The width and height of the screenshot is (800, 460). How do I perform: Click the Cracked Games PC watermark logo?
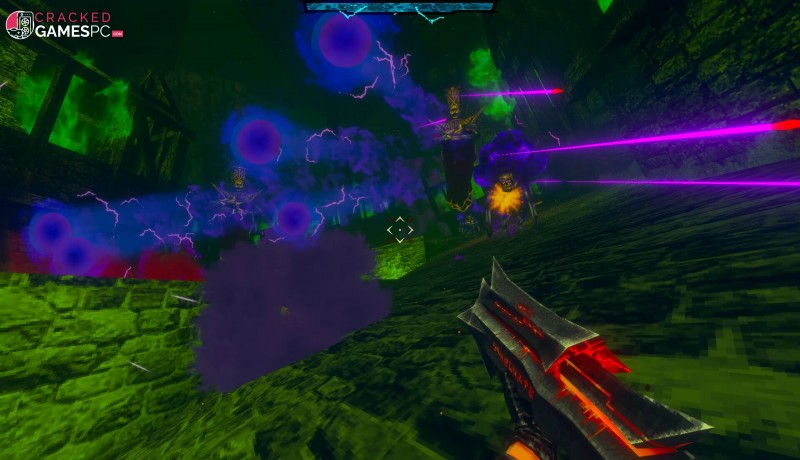tap(62, 24)
